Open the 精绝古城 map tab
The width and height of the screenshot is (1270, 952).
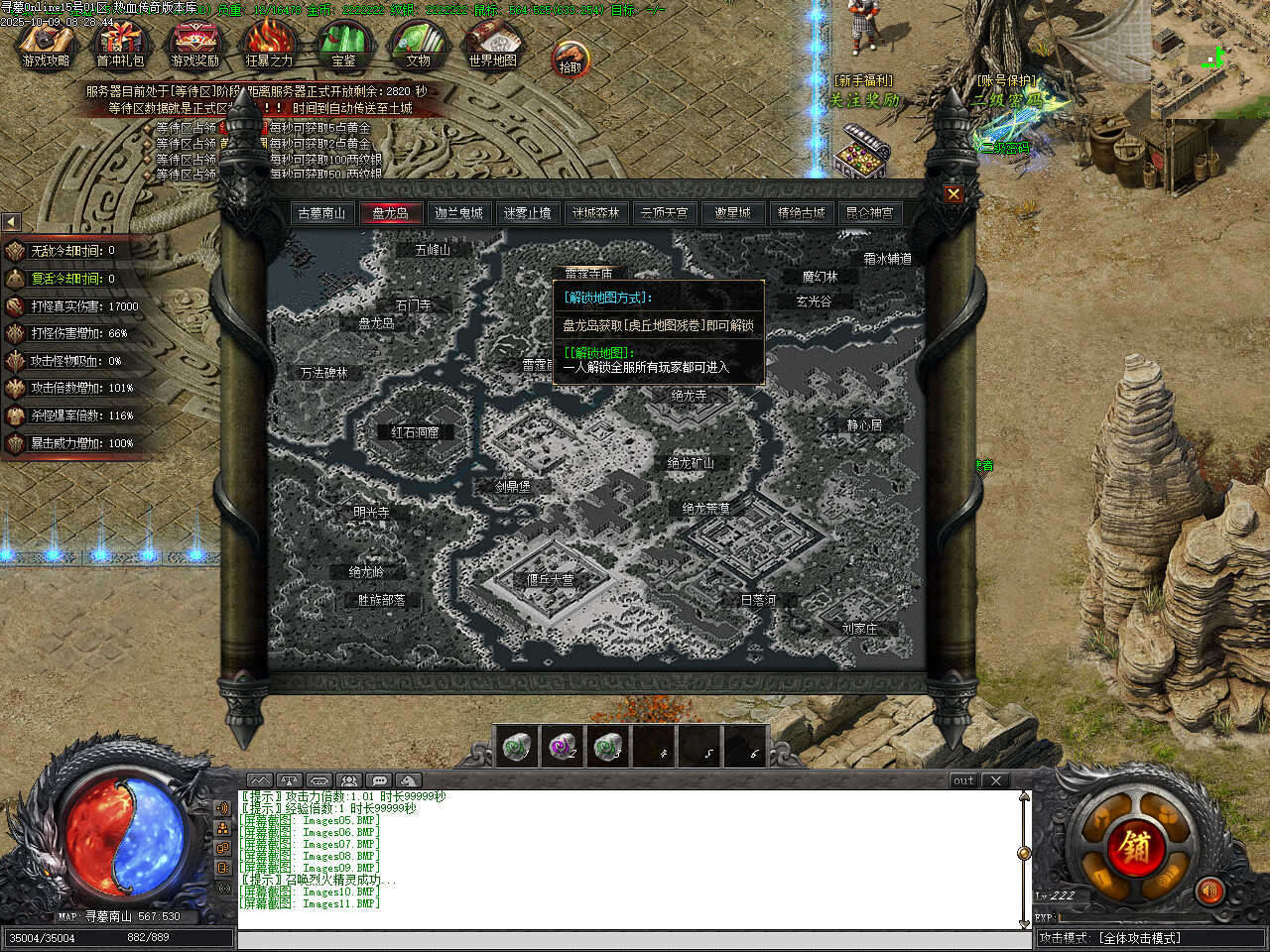tap(801, 213)
